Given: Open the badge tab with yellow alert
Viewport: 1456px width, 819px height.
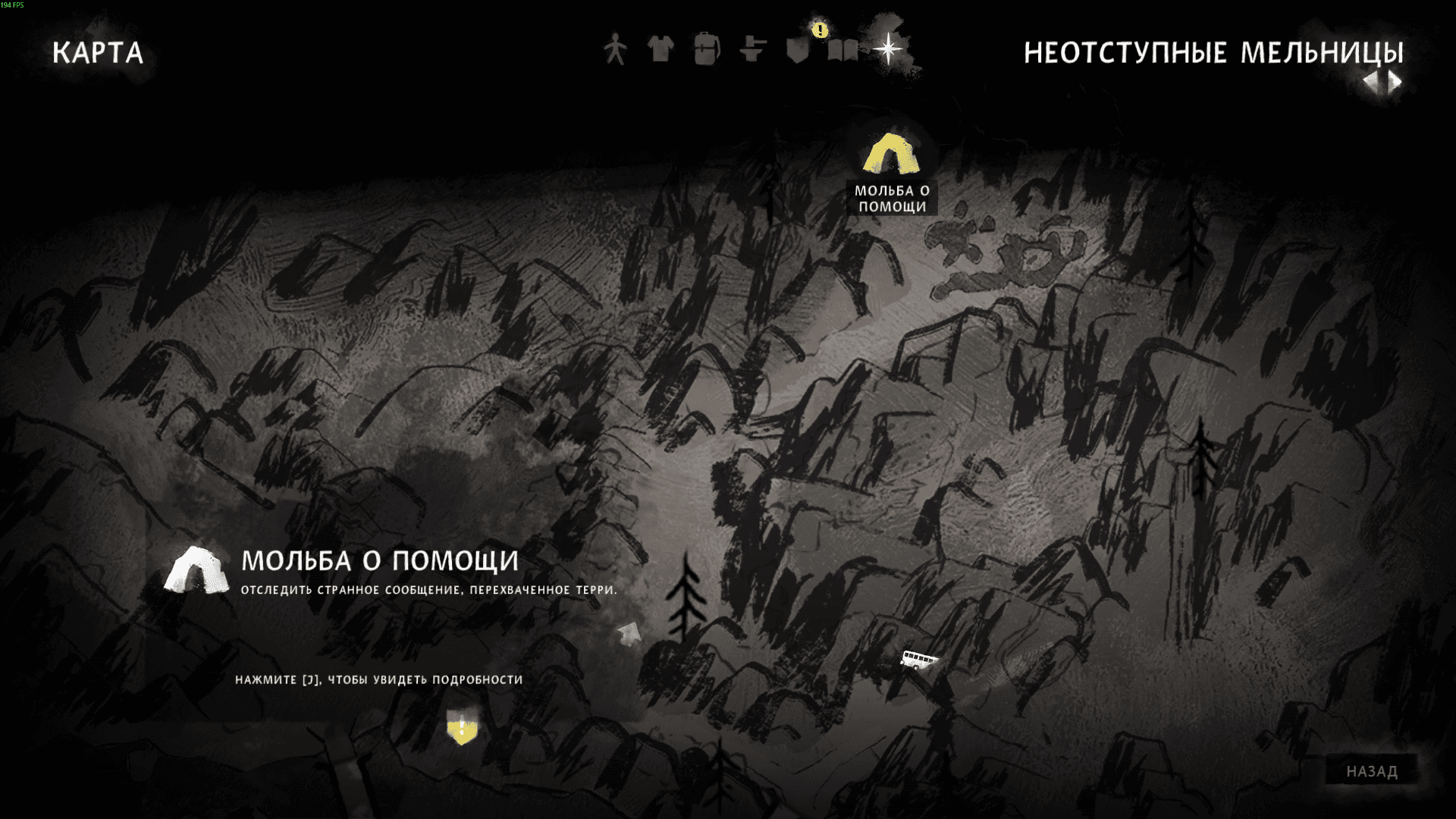Looking at the screenshot, I should tap(798, 50).
